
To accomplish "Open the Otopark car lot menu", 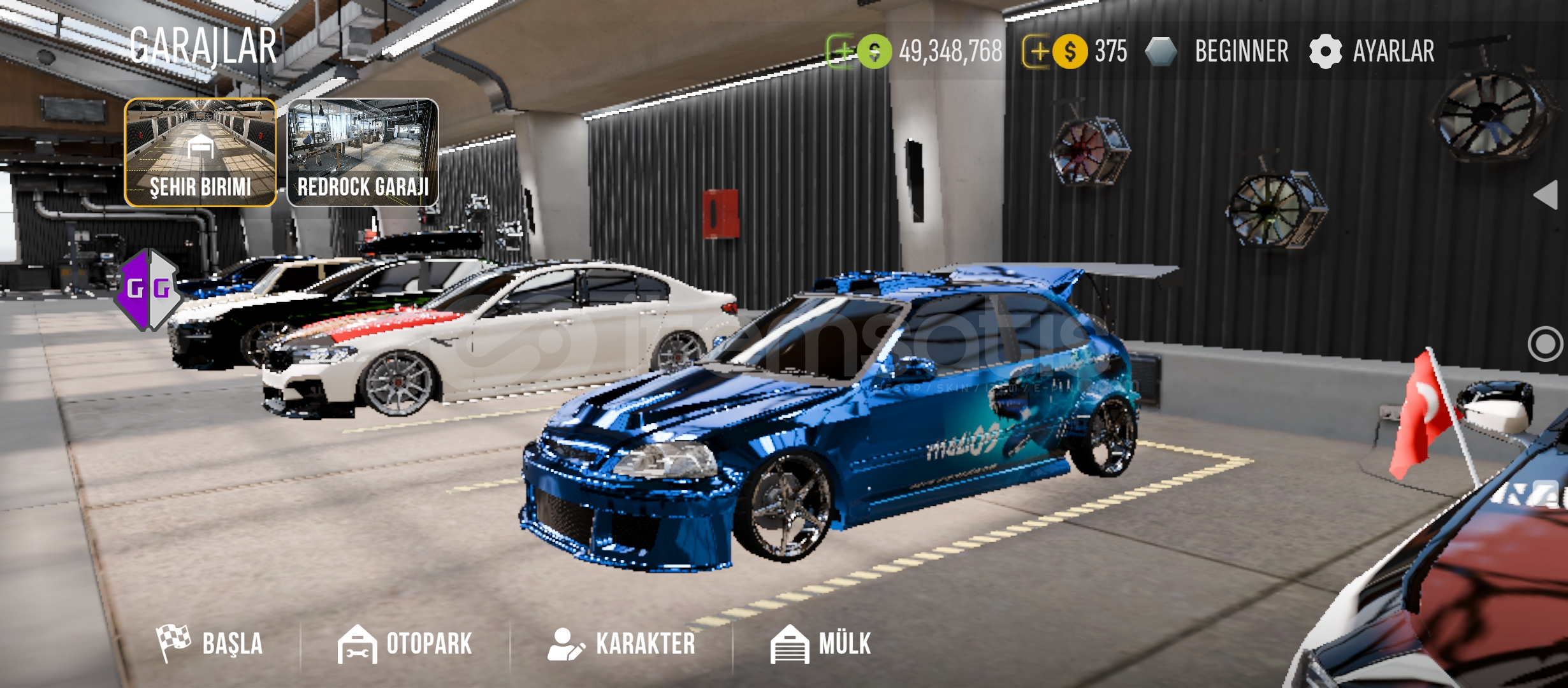I will click(x=405, y=643).
